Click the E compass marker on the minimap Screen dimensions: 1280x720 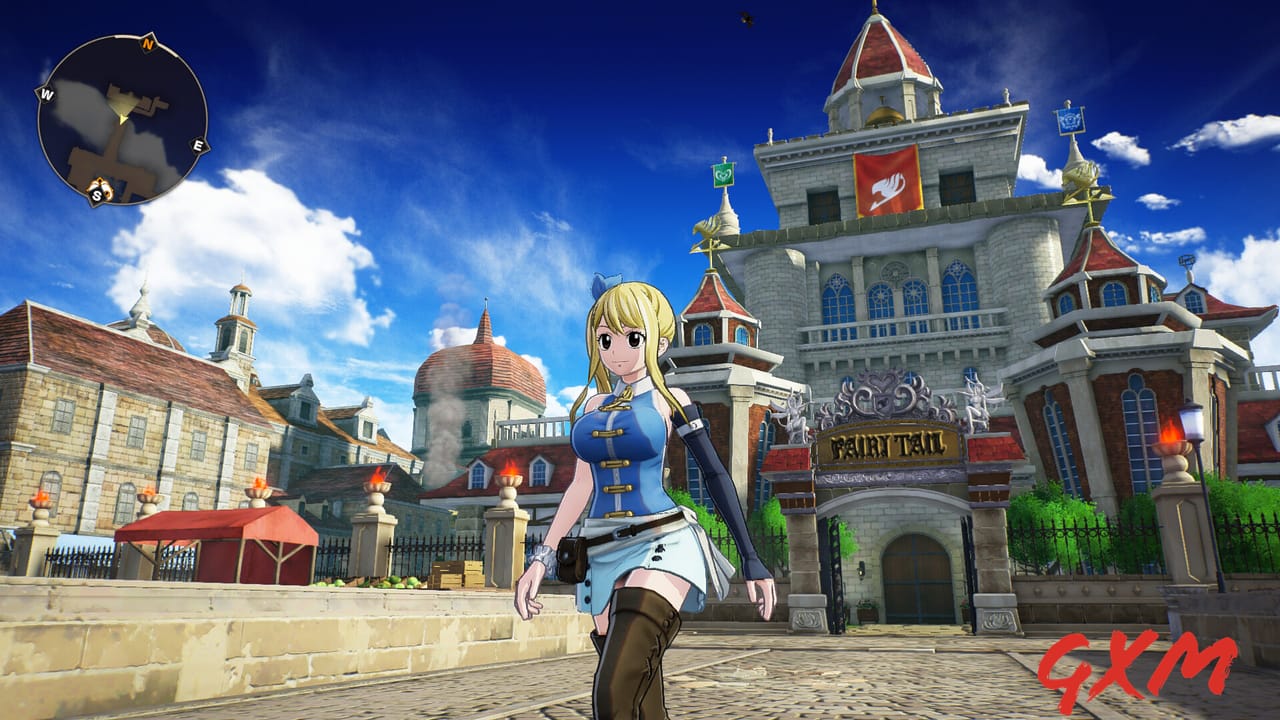click(x=199, y=144)
